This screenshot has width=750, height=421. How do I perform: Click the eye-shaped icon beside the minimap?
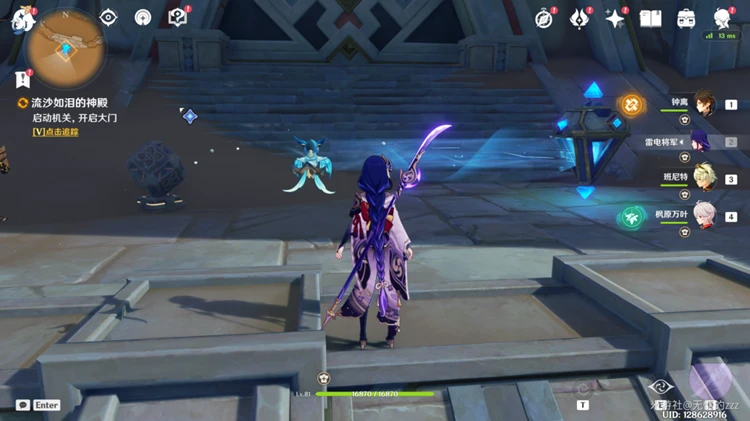tap(108, 17)
